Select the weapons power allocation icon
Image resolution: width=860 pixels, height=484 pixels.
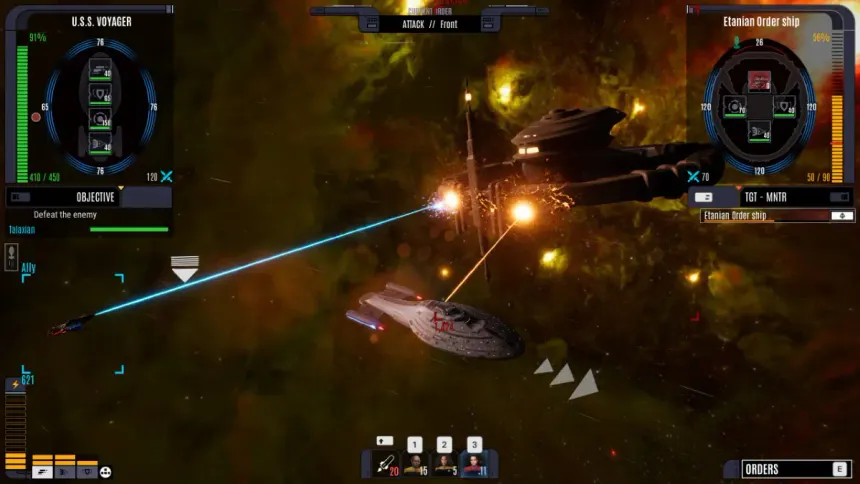(x=42, y=472)
